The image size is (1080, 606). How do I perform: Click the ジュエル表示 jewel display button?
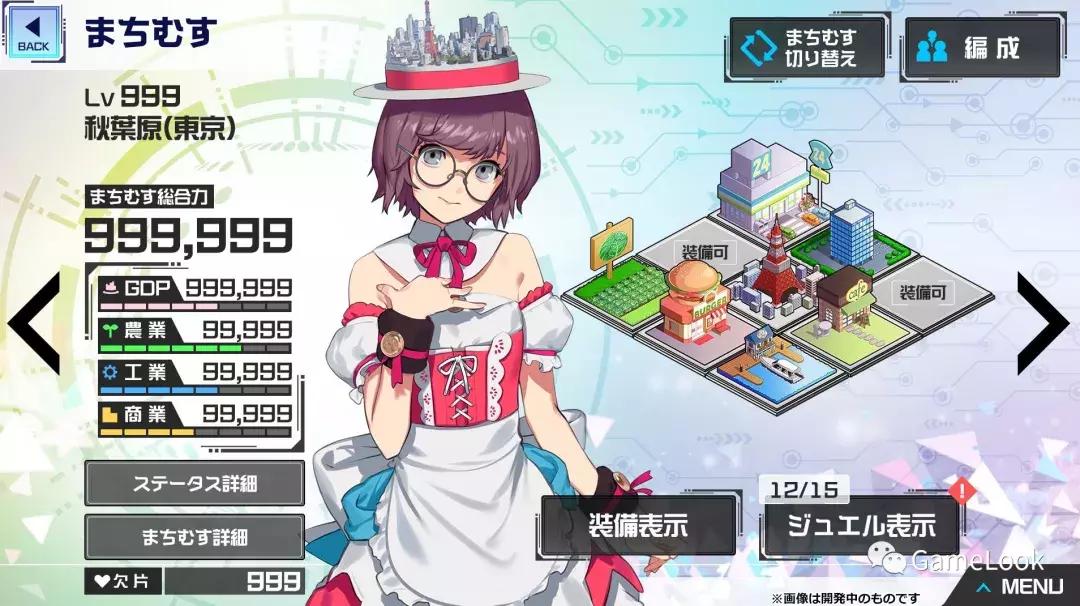(860, 526)
